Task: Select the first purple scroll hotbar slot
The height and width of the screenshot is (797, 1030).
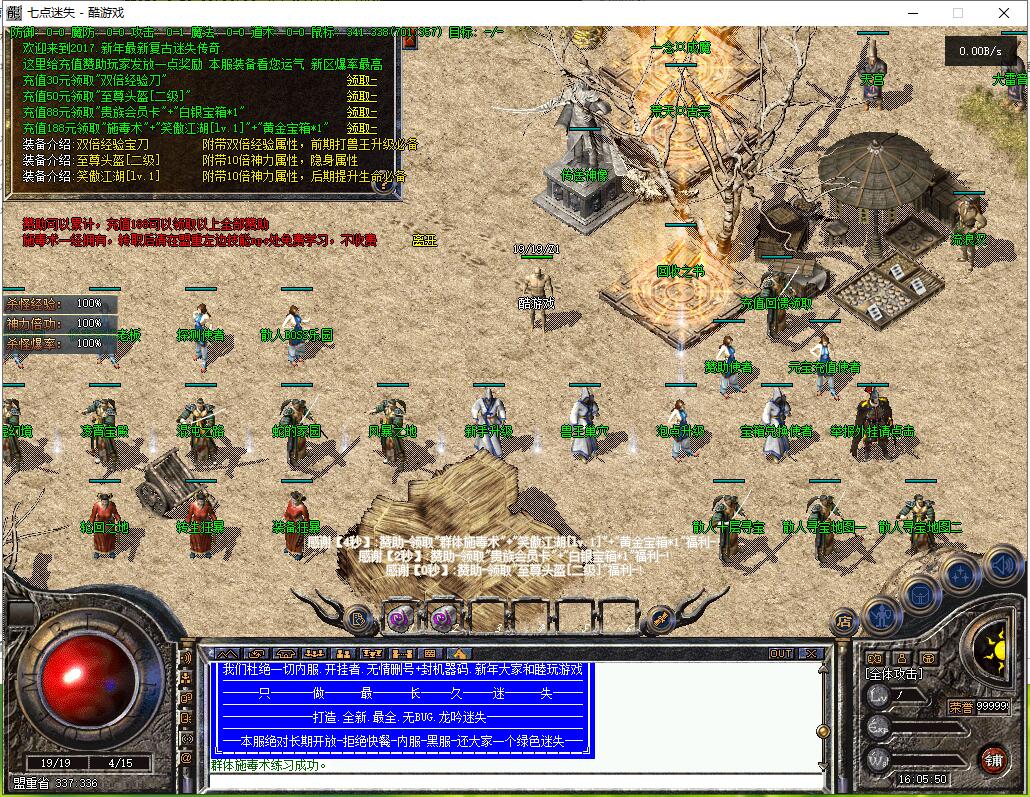Action: pos(401,617)
